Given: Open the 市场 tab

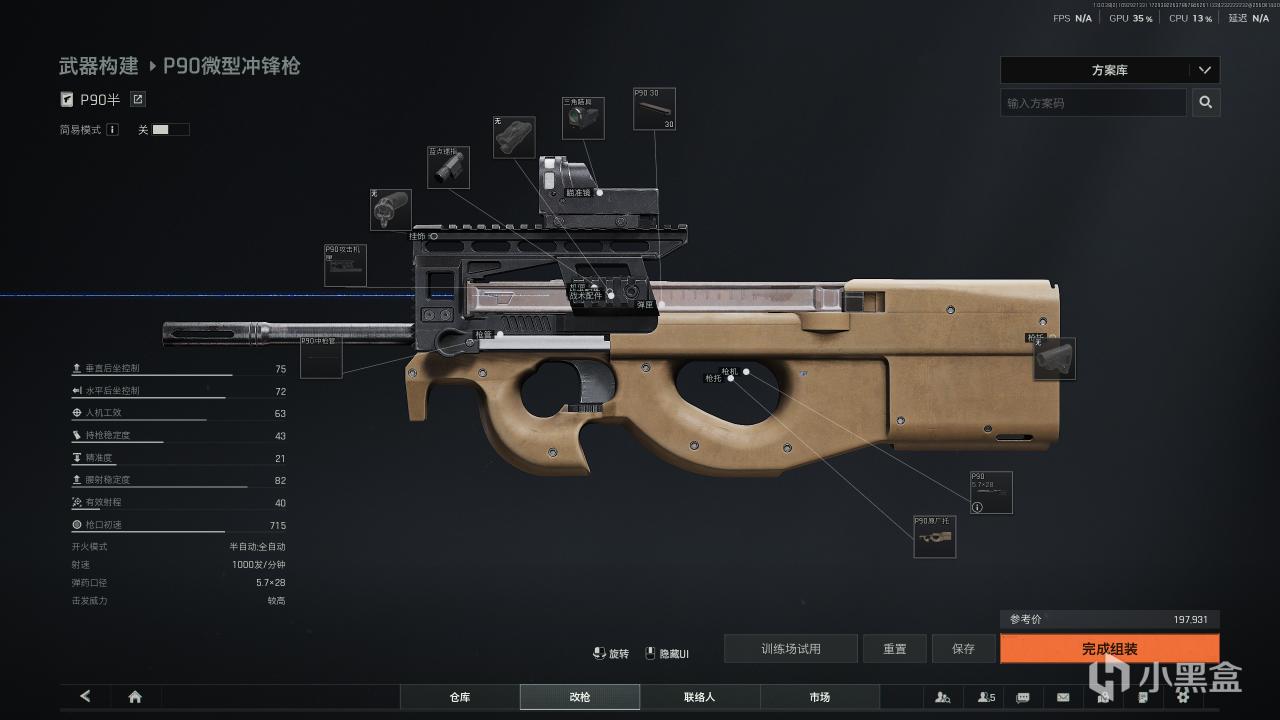Looking at the screenshot, I should [x=820, y=697].
